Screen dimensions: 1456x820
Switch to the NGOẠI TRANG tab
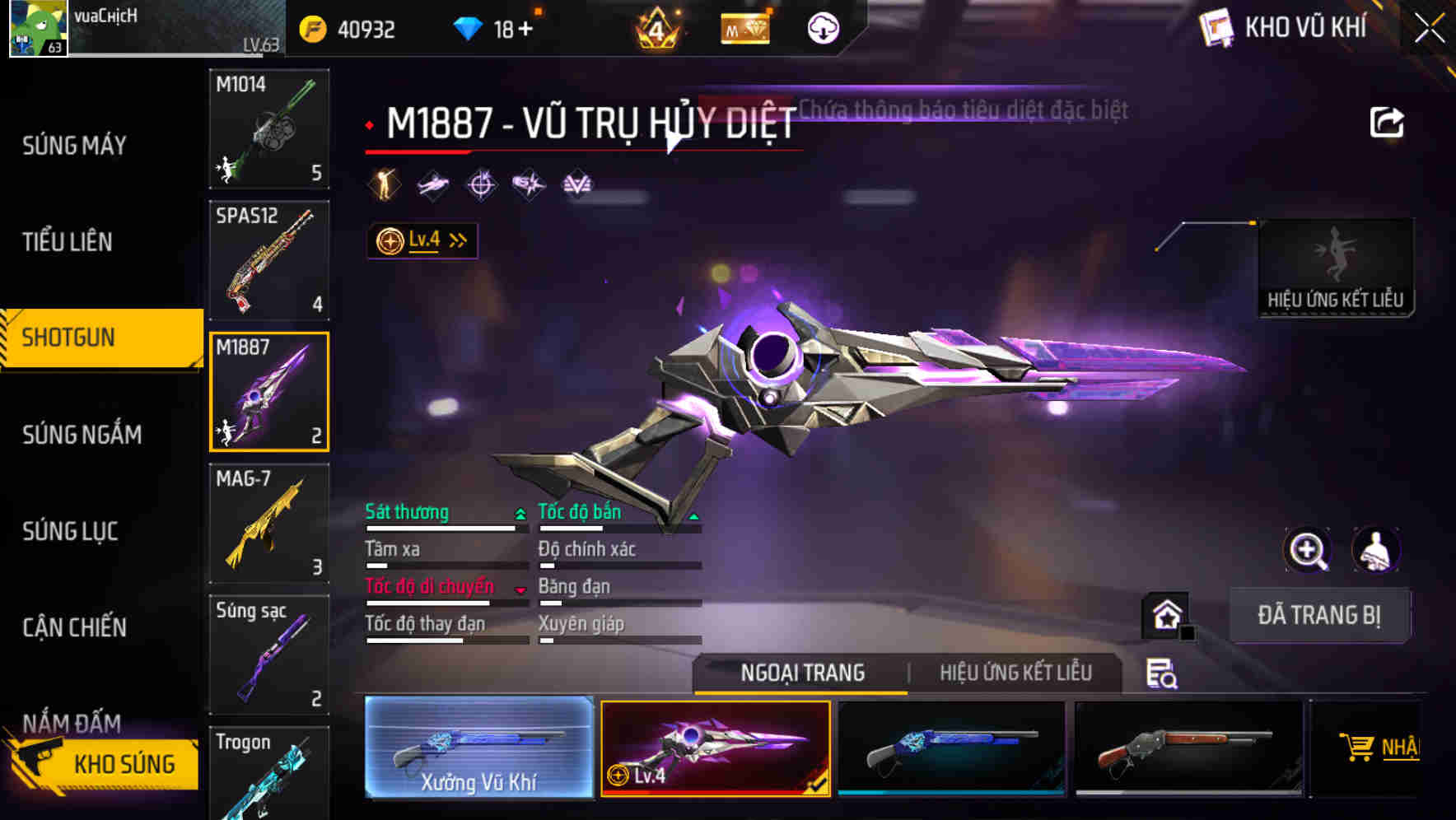[x=802, y=672]
